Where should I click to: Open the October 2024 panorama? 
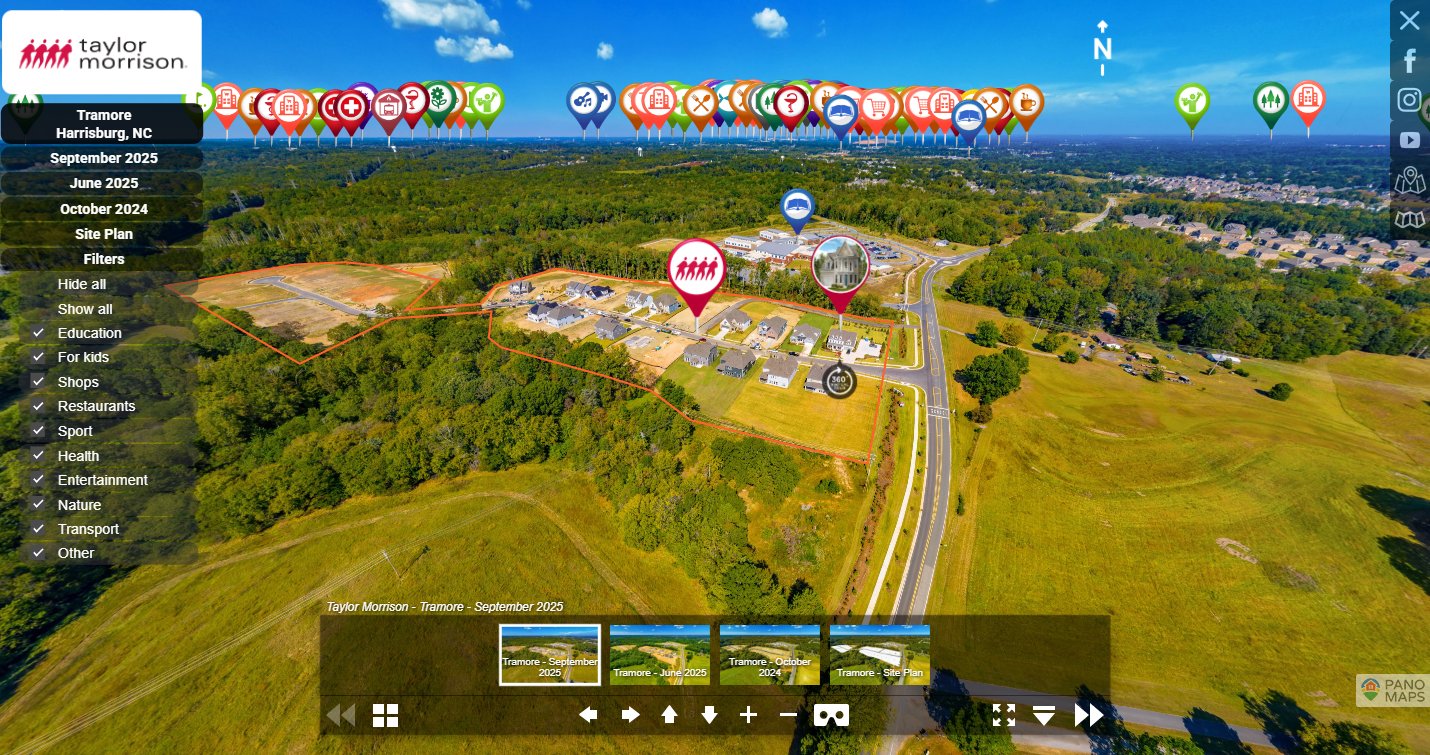click(103, 209)
